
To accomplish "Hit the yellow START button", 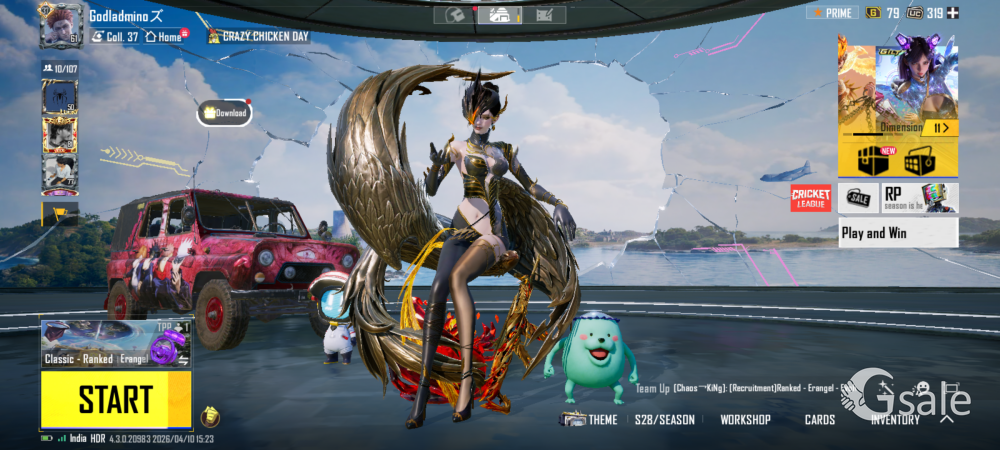I will pyautogui.click(x=115, y=399).
